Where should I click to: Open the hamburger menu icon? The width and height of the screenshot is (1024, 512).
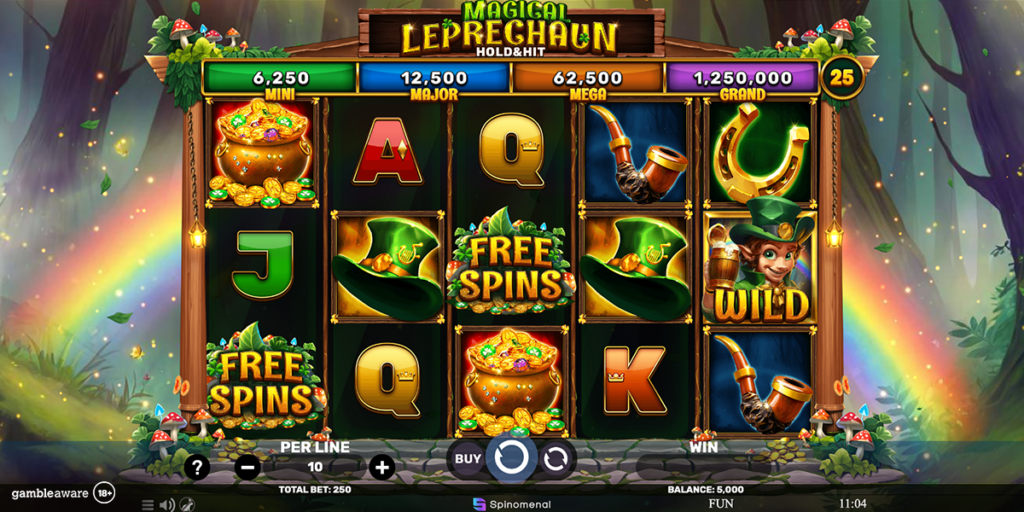[x=148, y=505]
